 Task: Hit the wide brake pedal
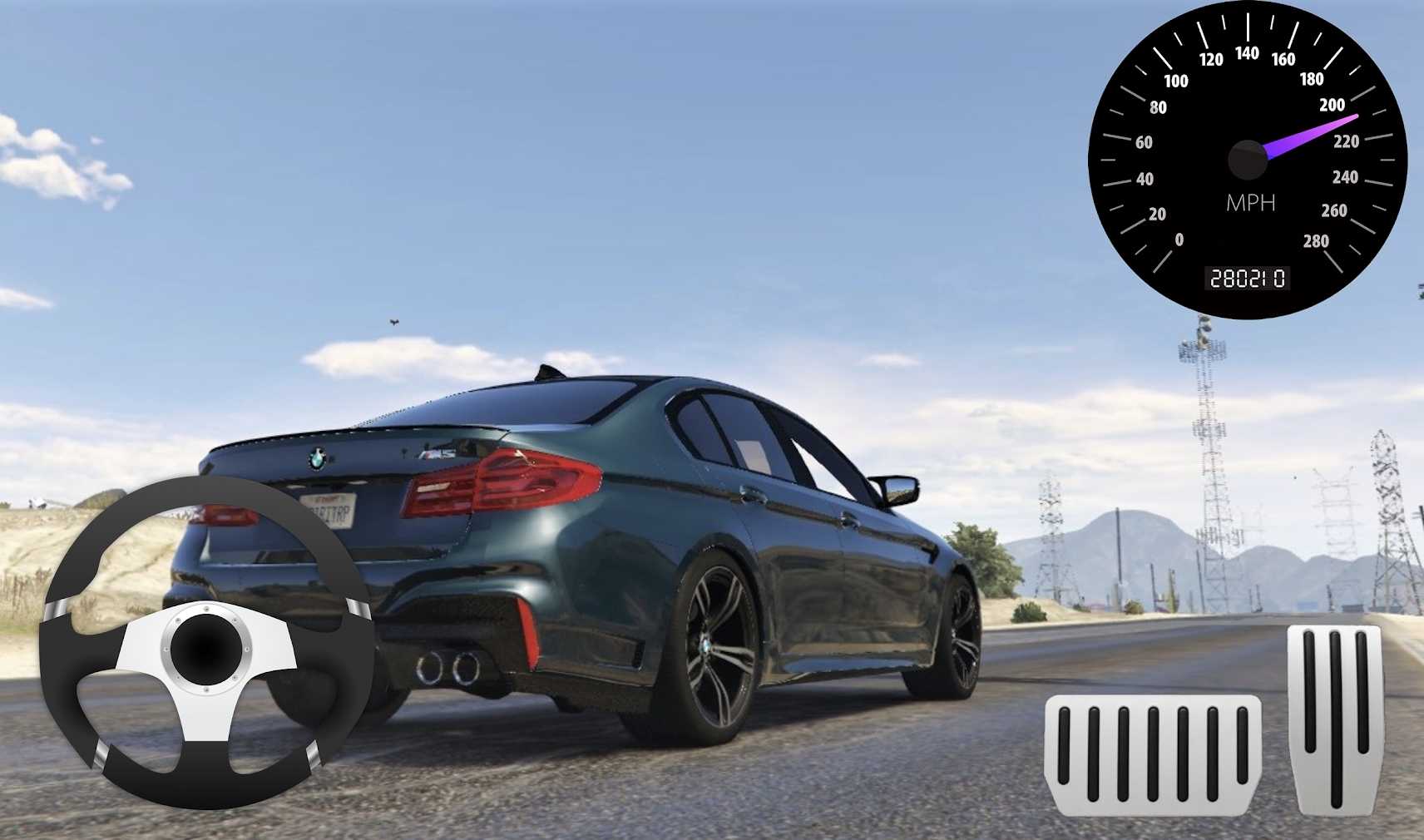1152,754
